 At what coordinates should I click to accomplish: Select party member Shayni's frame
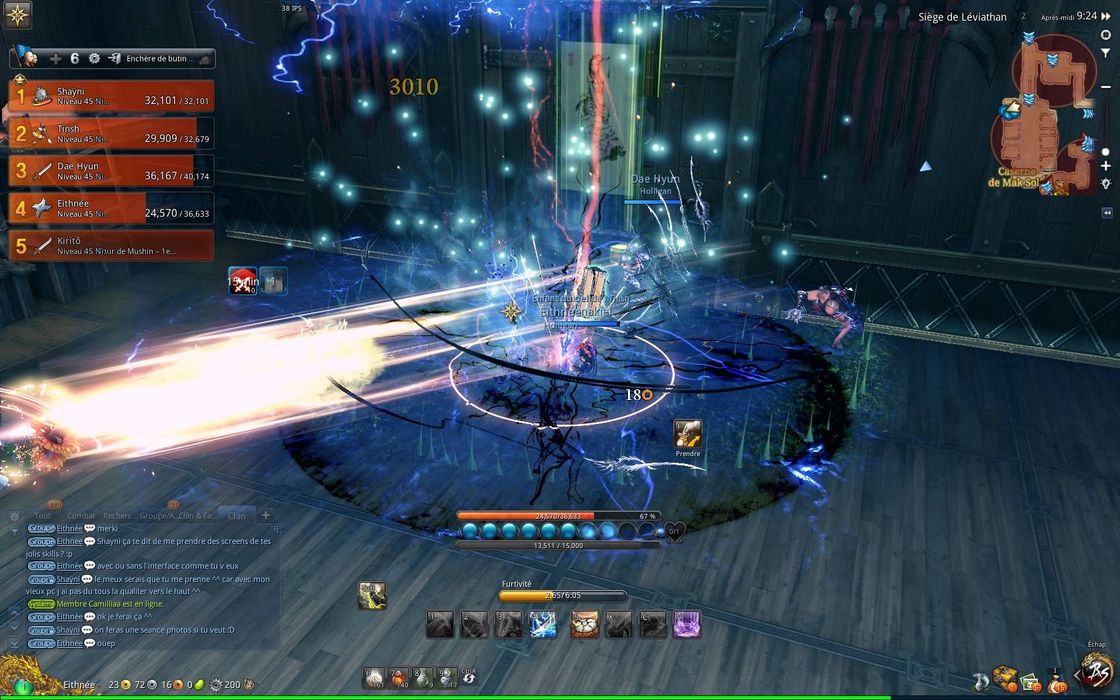click(x=111, y=95)
